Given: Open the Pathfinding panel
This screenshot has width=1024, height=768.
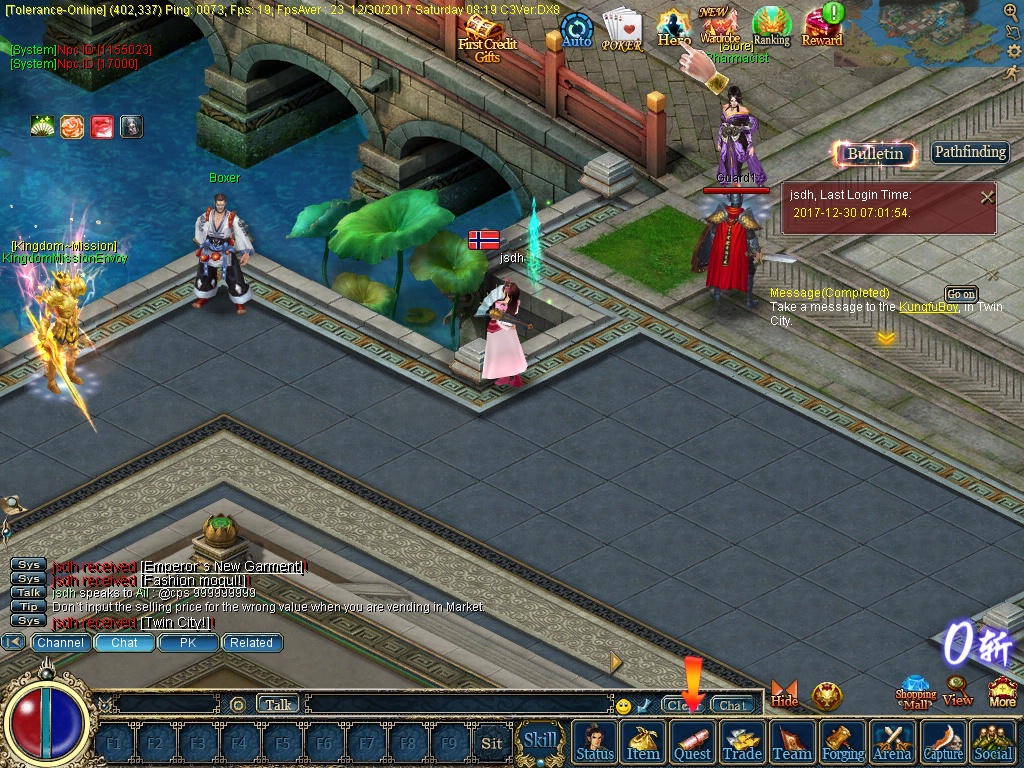Looking at the screenshot, I should pos(969,152).
